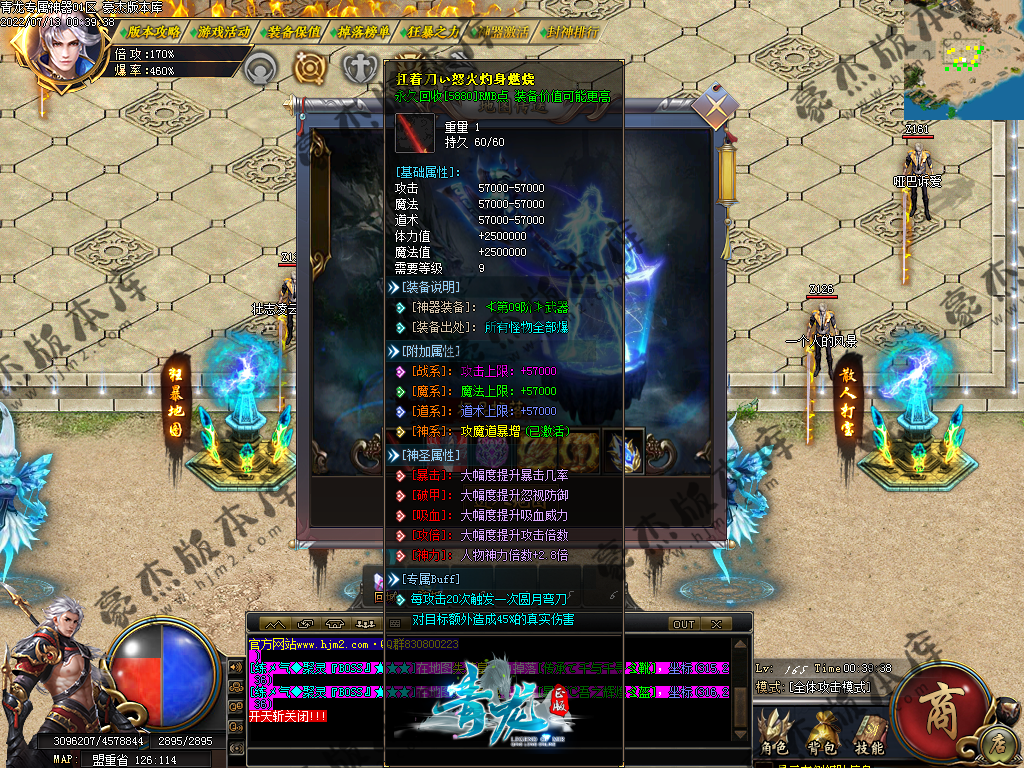The image size is (1024, 768).
Task: Select the 装备保值 menu entry
Action: click(x=294, y=31)
